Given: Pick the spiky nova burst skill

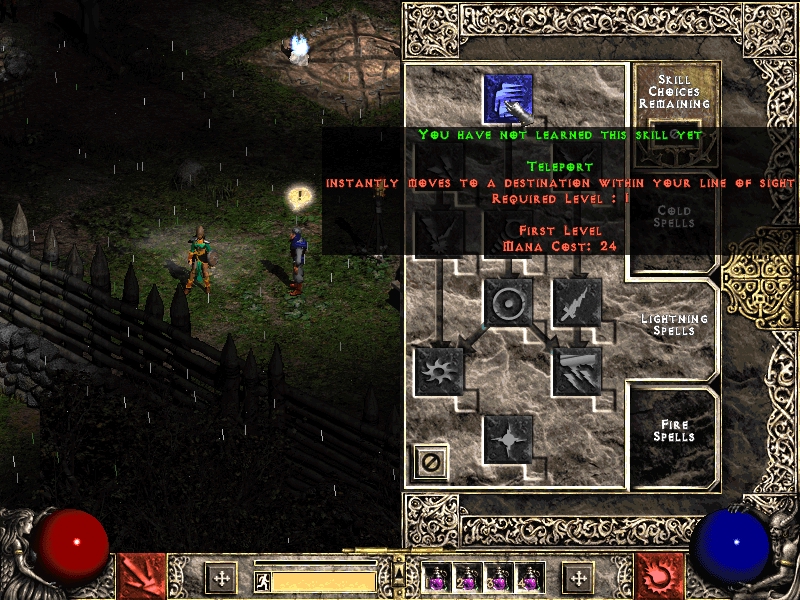Looking at the screenshot, I should pyautogui.click(x=438, y=371).
